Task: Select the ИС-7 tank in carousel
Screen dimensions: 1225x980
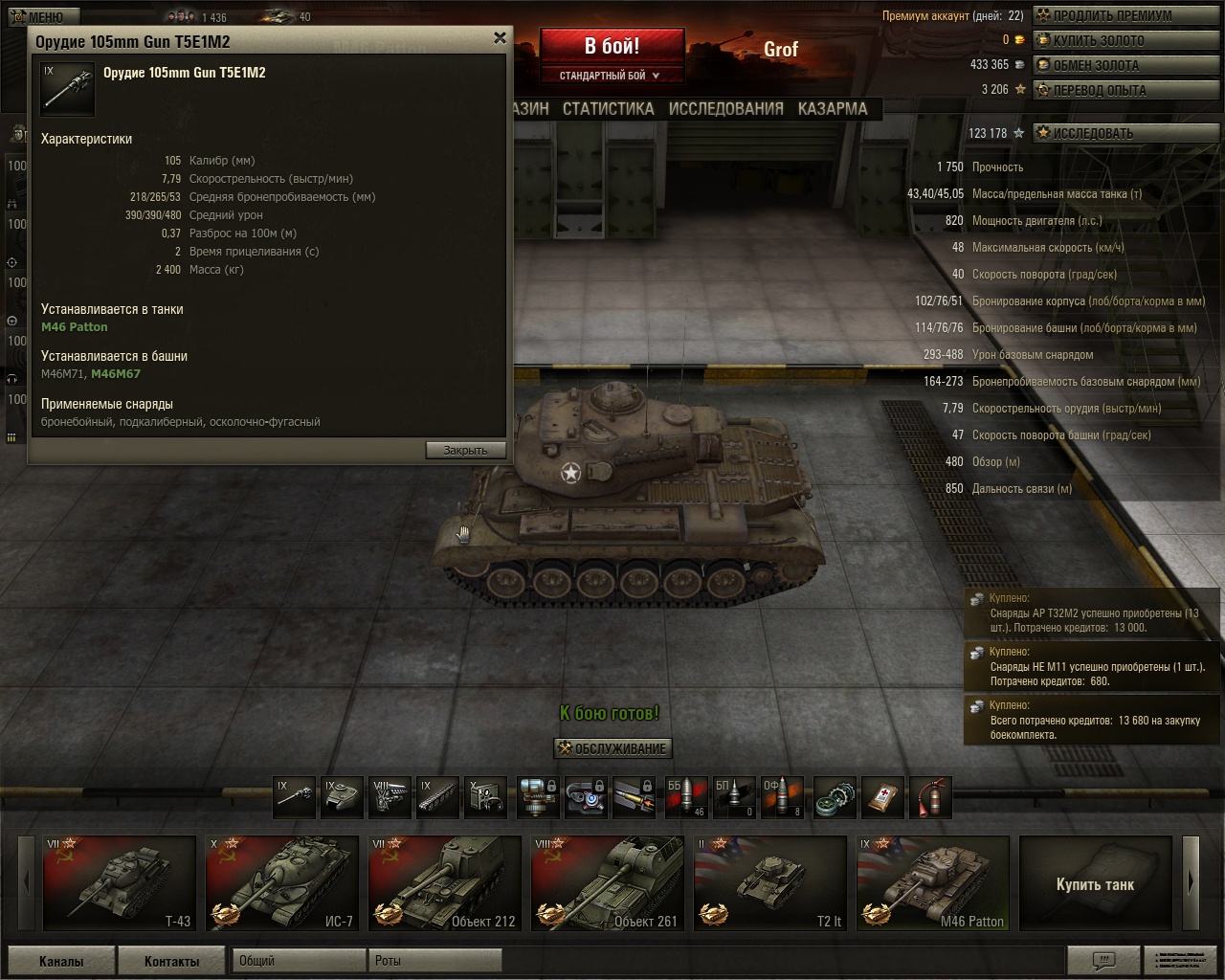Action: pyautogui.click(x=282, y=883)
